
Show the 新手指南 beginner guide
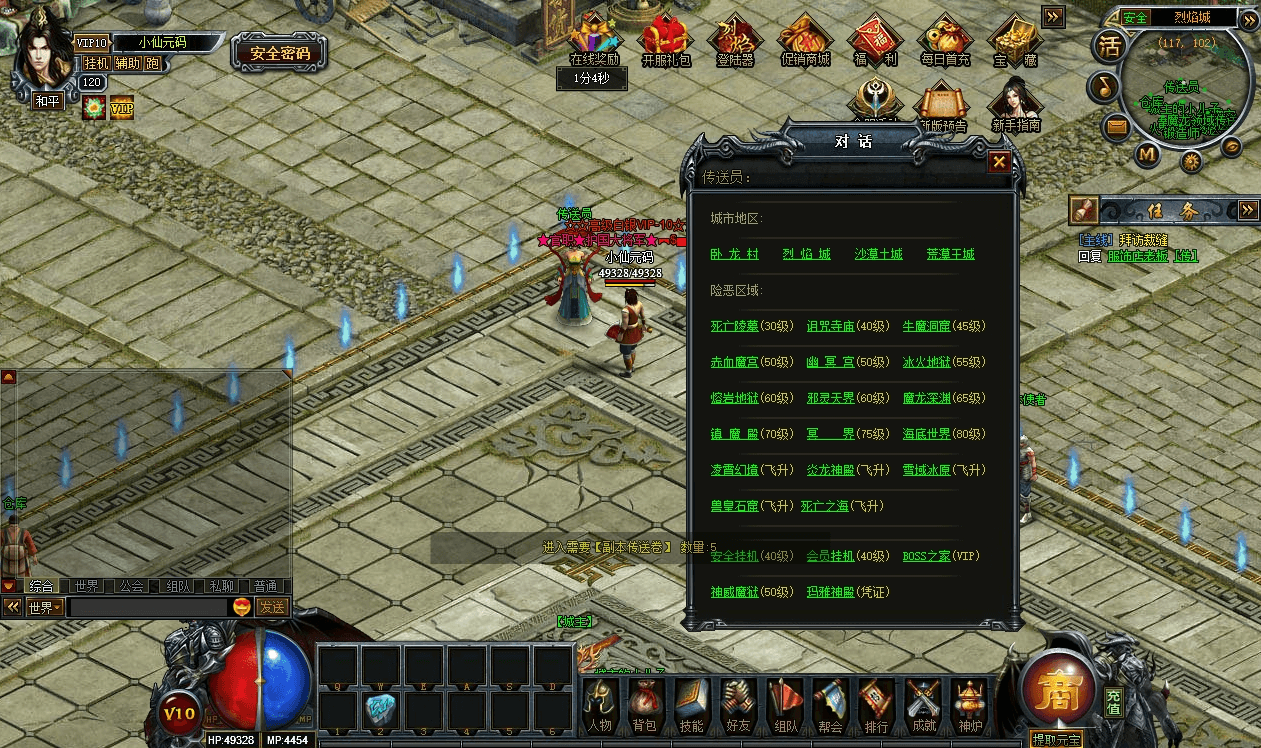coord(1016,105)
